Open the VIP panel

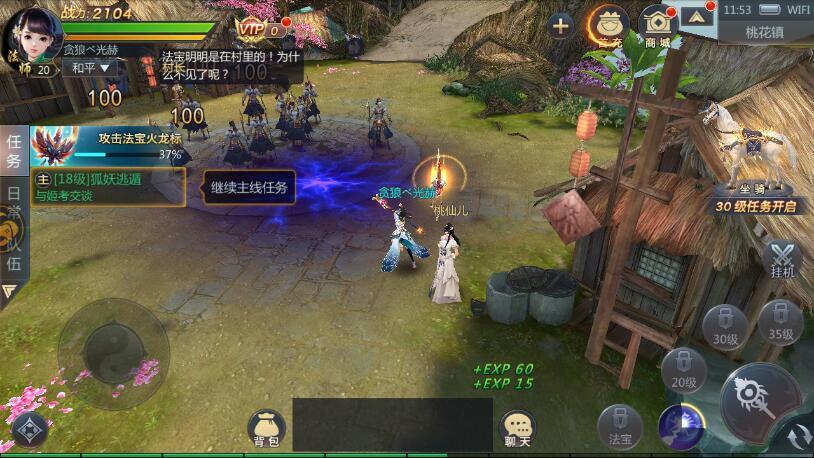[259, 29]
